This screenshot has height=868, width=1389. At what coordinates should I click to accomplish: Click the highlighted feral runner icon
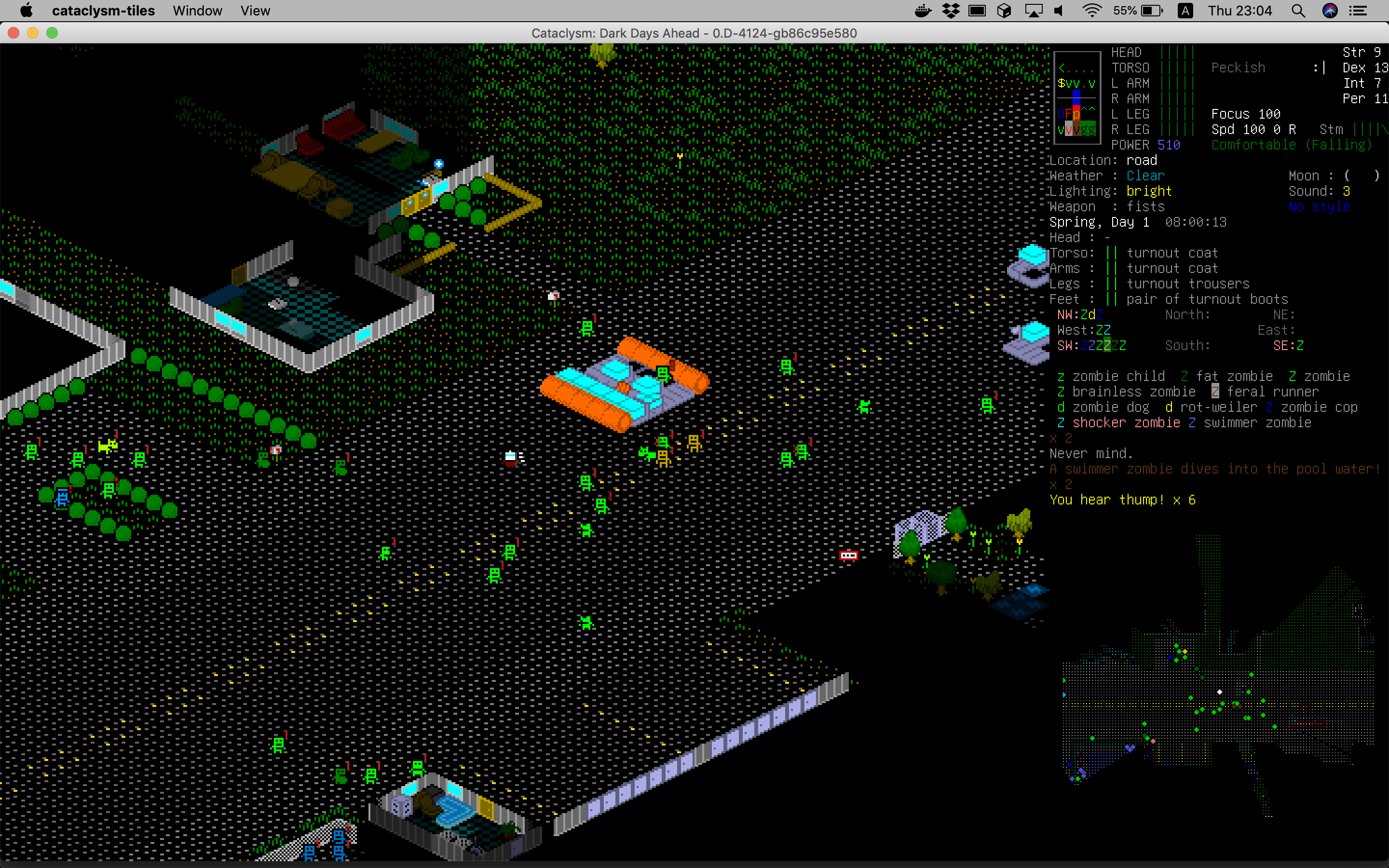coord(1215,392)
